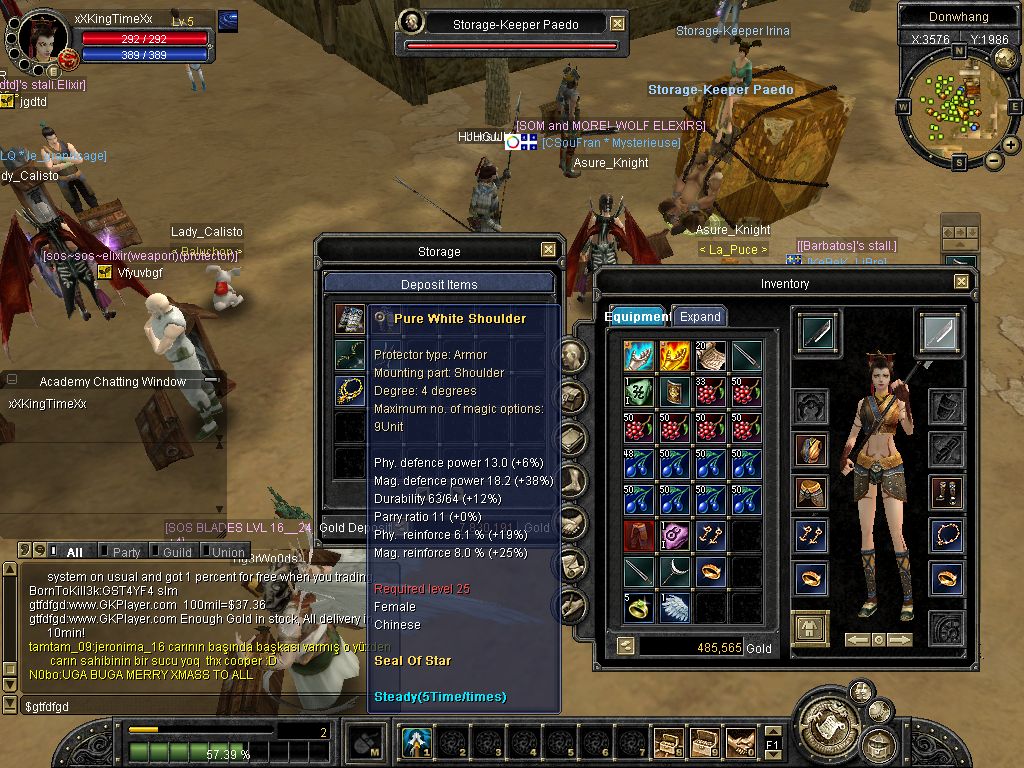The height and width of the screenshot is (768, 1024).
Task: Close the Storage window
Action: 548,250
